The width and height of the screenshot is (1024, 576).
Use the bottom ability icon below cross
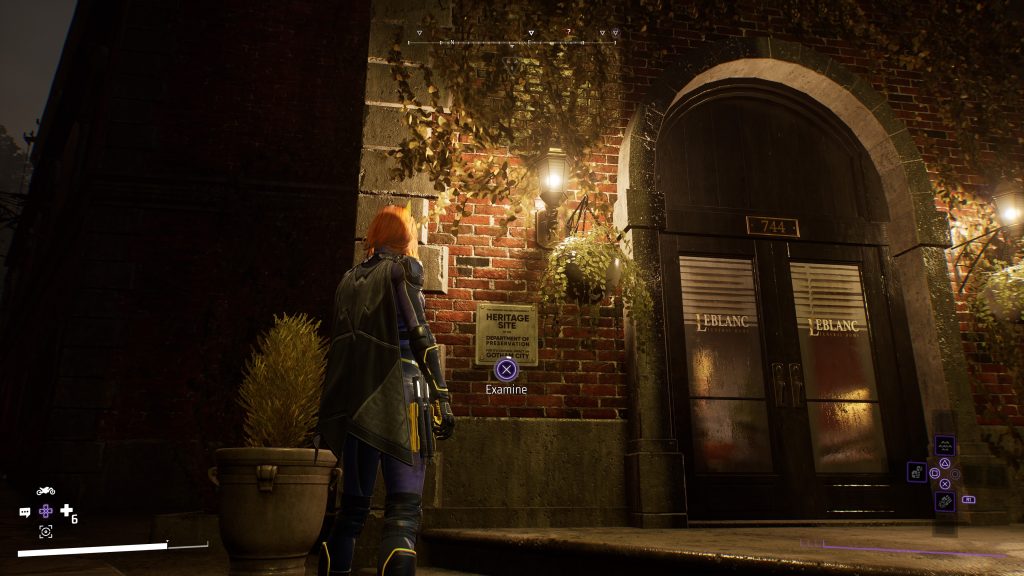point(944,501)
